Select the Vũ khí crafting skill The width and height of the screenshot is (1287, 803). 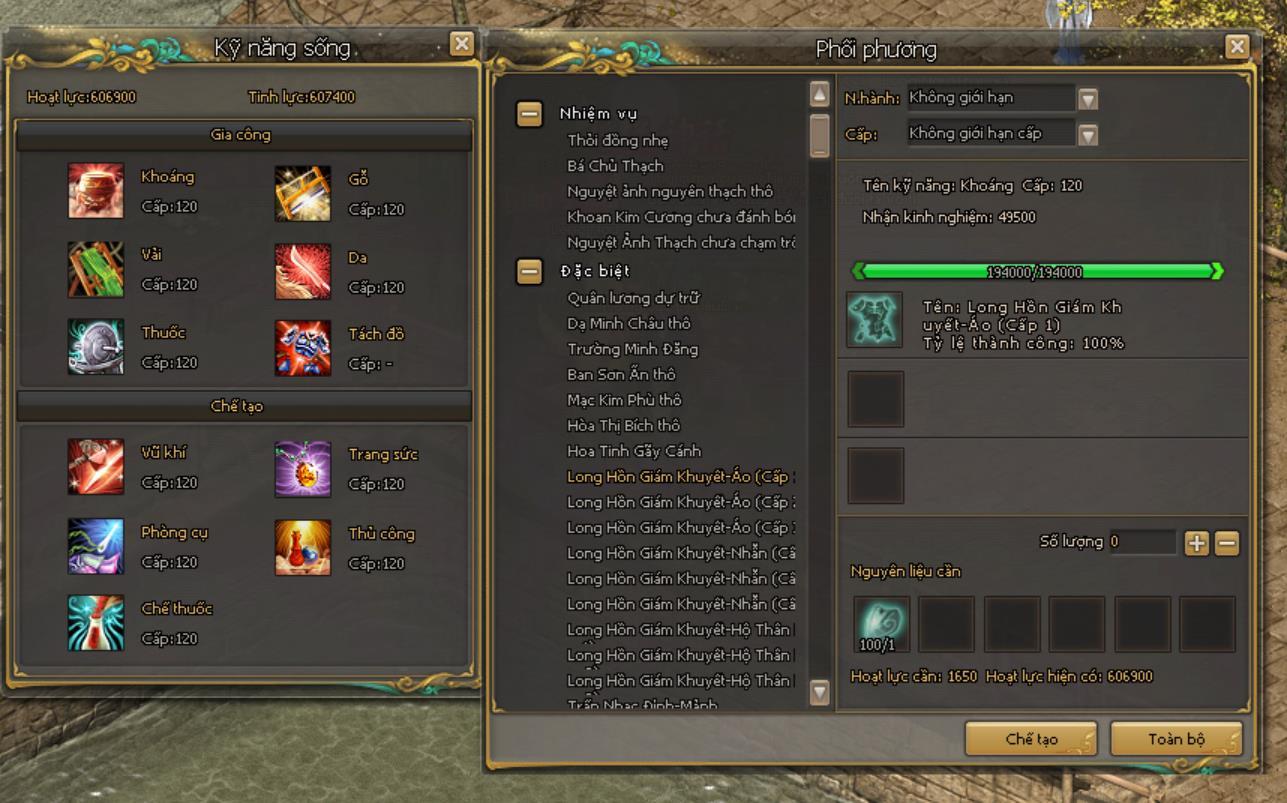[96, 467]
